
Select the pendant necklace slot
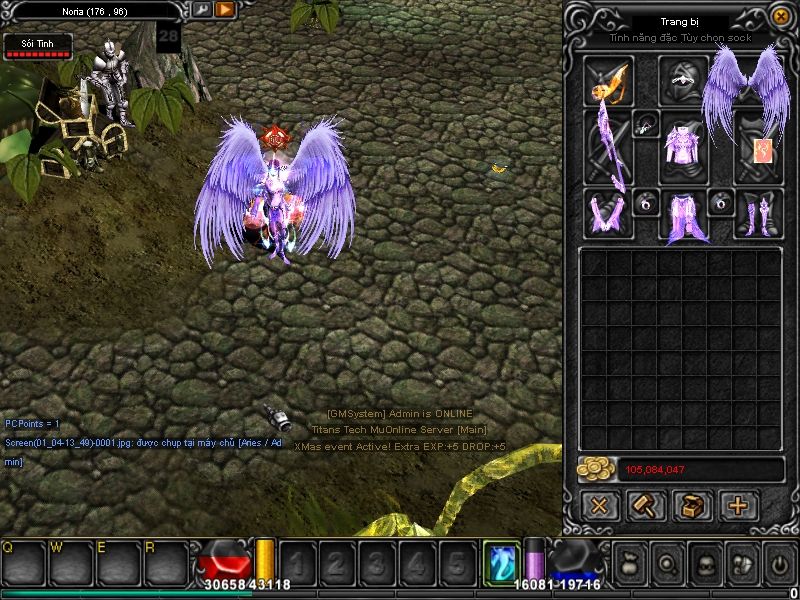click(645, 124)
